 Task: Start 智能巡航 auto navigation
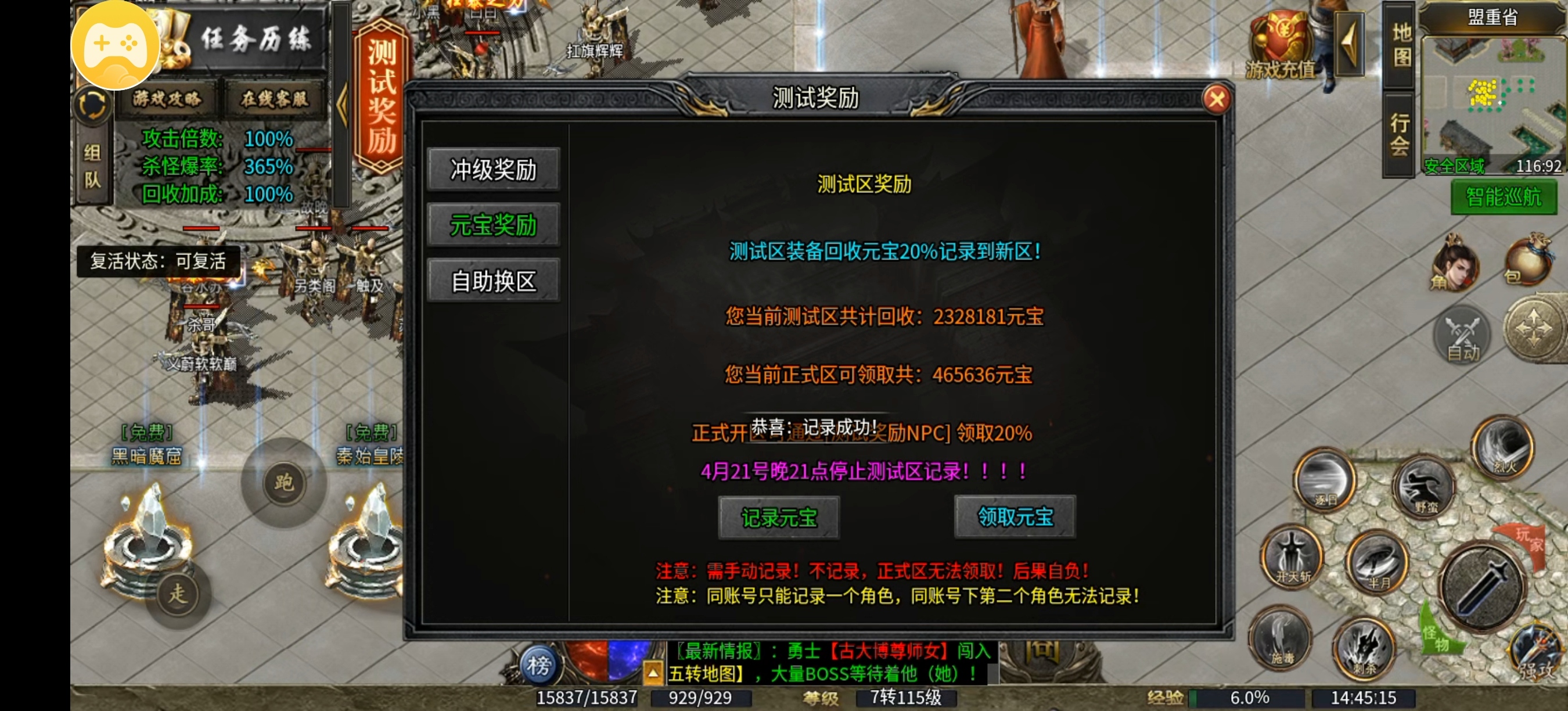pyautogui.click(x=1504, y=196)
